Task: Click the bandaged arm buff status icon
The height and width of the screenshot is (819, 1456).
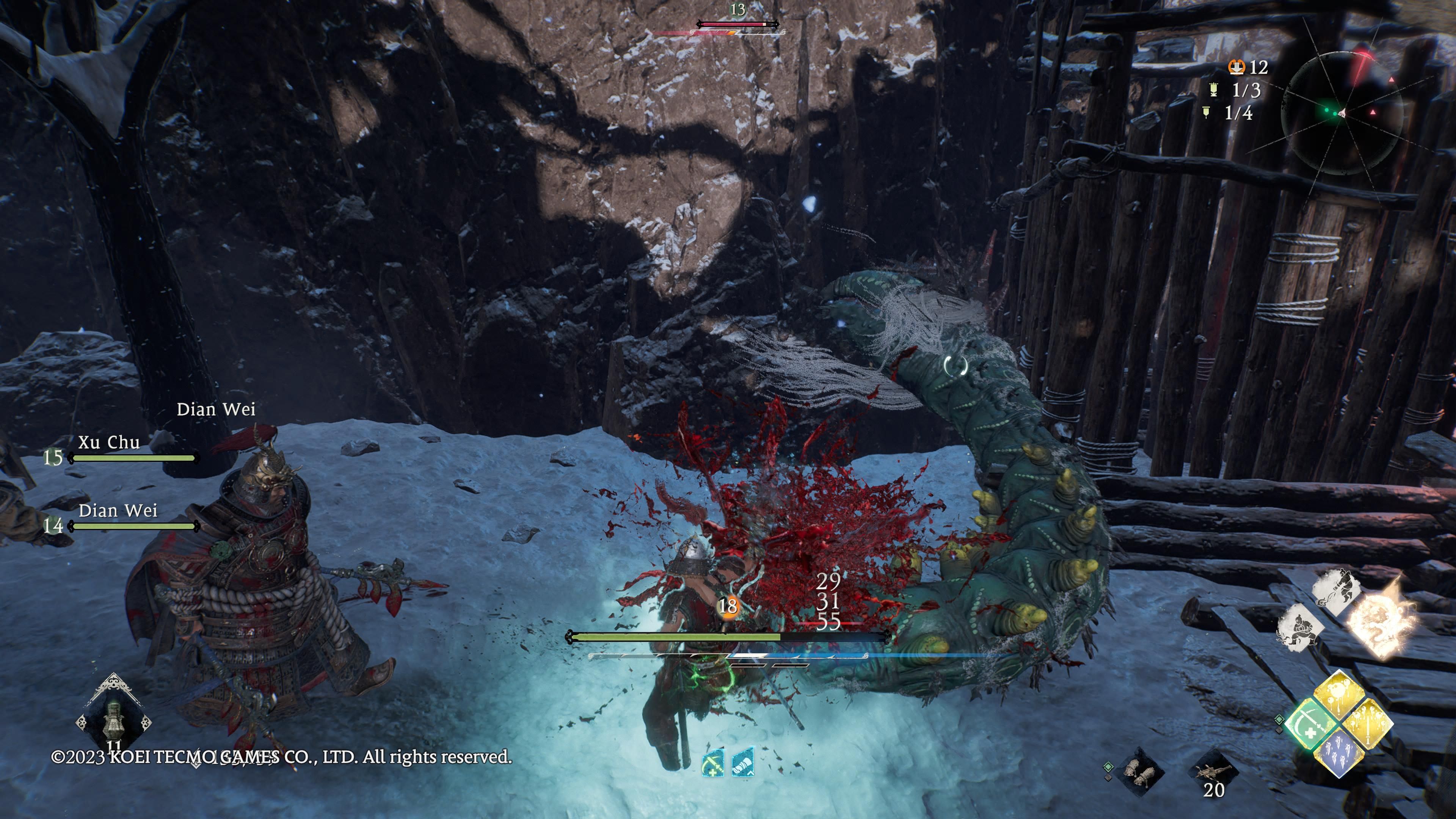Action: click(743, 763)
